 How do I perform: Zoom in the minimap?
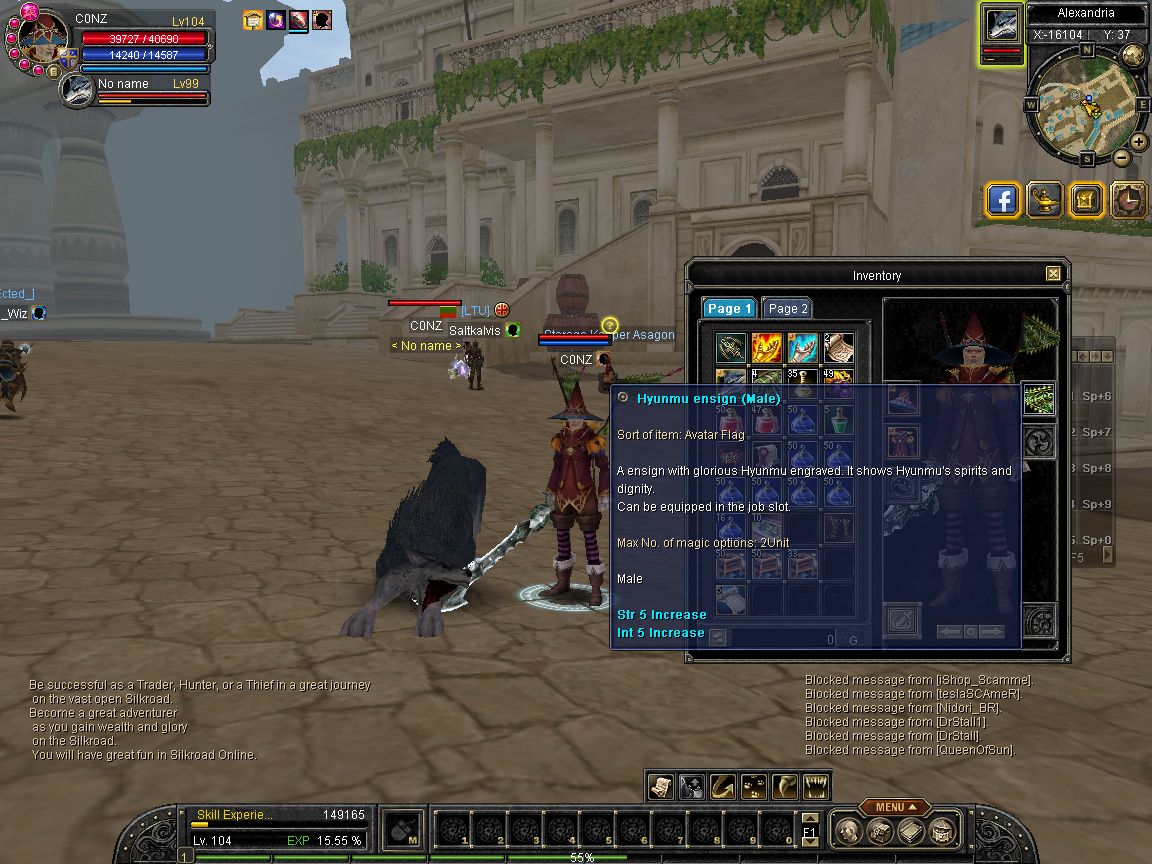point(1139,141)
